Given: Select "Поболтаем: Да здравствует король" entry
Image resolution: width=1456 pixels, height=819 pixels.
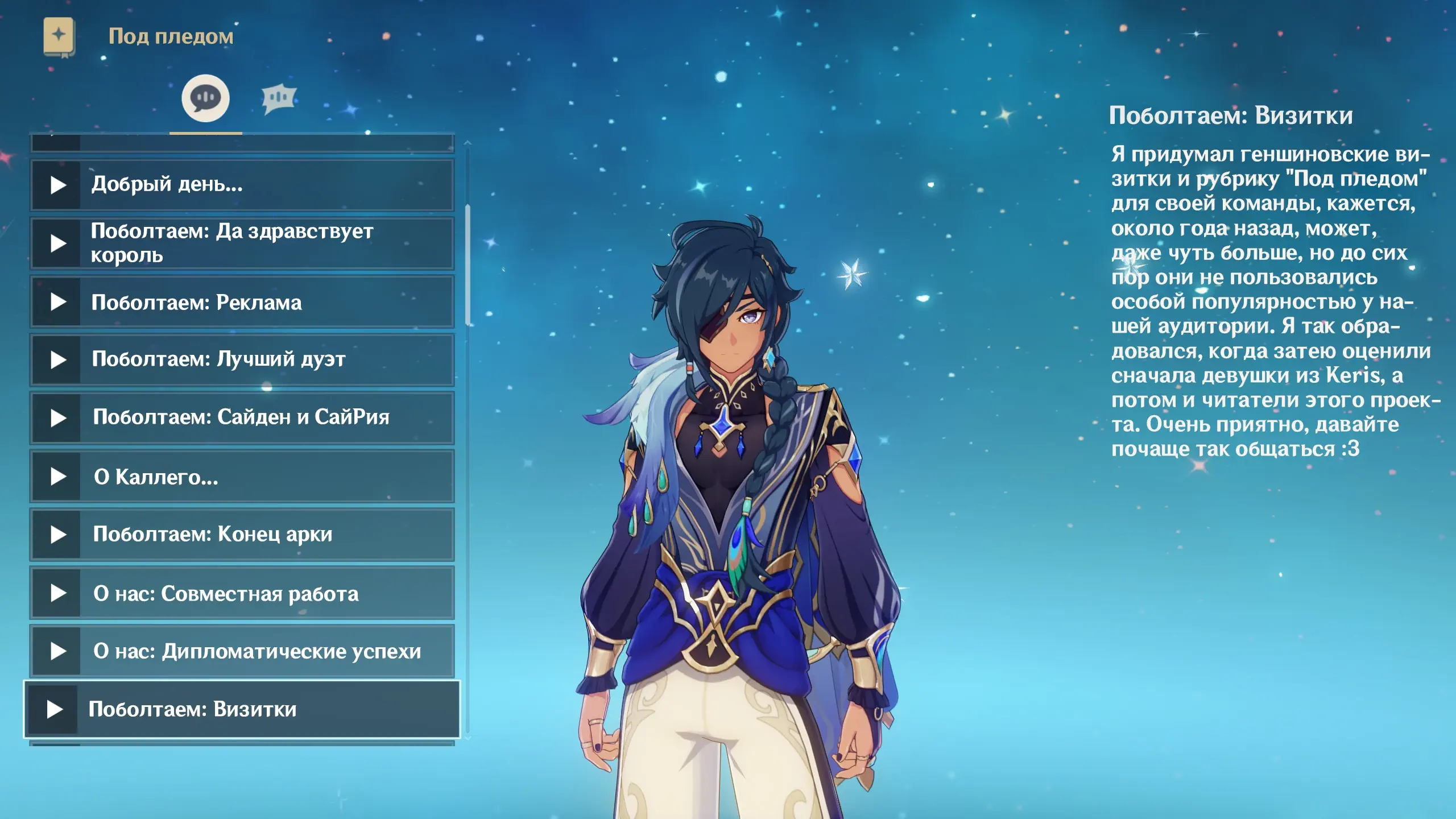Looking at the screenshot, I should tap(242, 243).
